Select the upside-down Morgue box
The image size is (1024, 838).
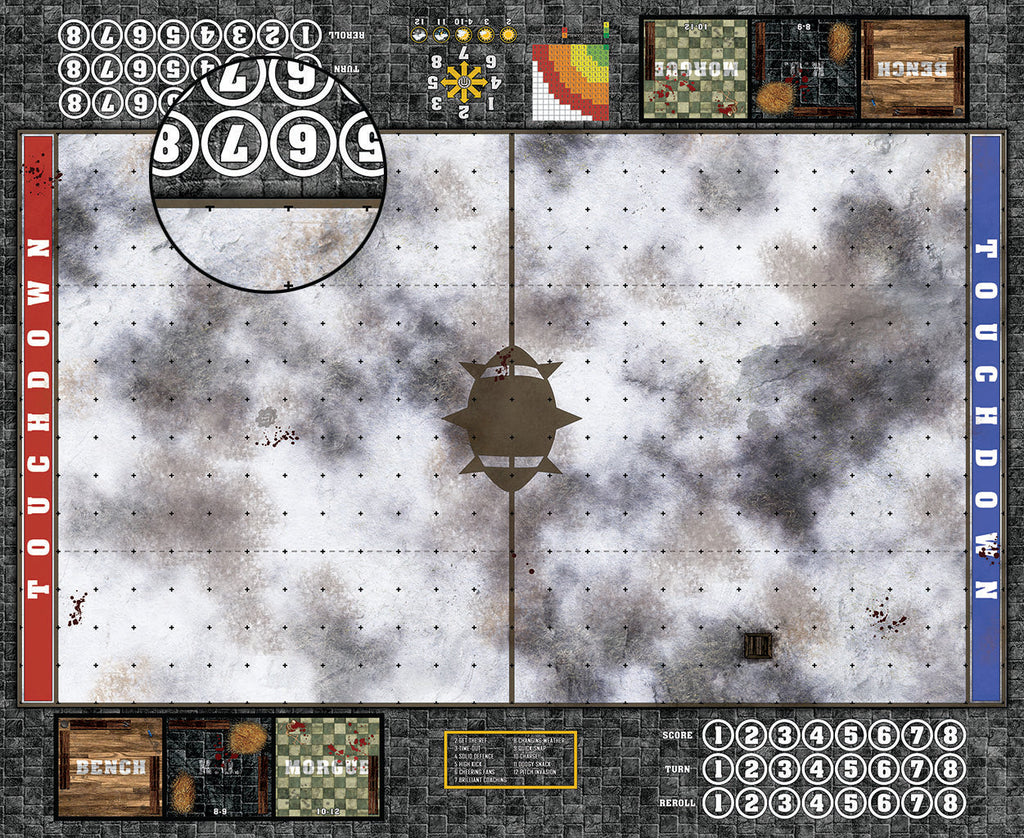pos(694,68)
